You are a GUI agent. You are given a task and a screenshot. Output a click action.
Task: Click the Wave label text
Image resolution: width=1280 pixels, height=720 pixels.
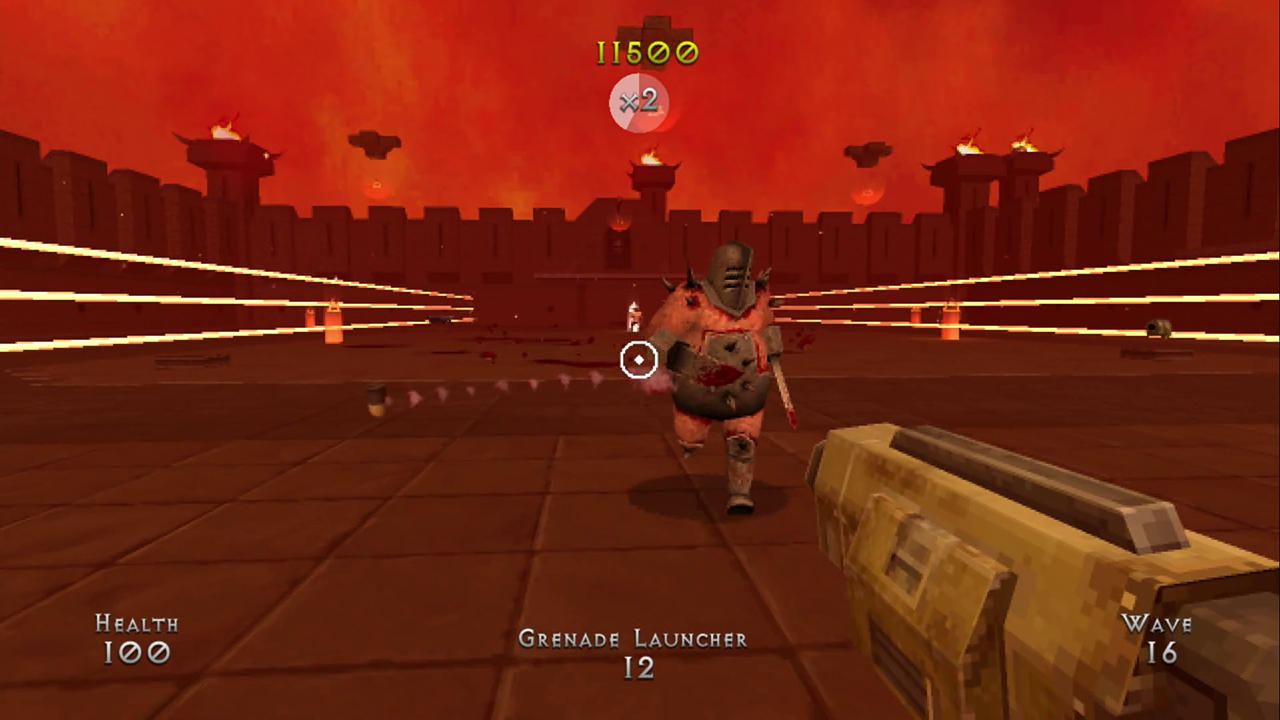(x=1159, y=624)
